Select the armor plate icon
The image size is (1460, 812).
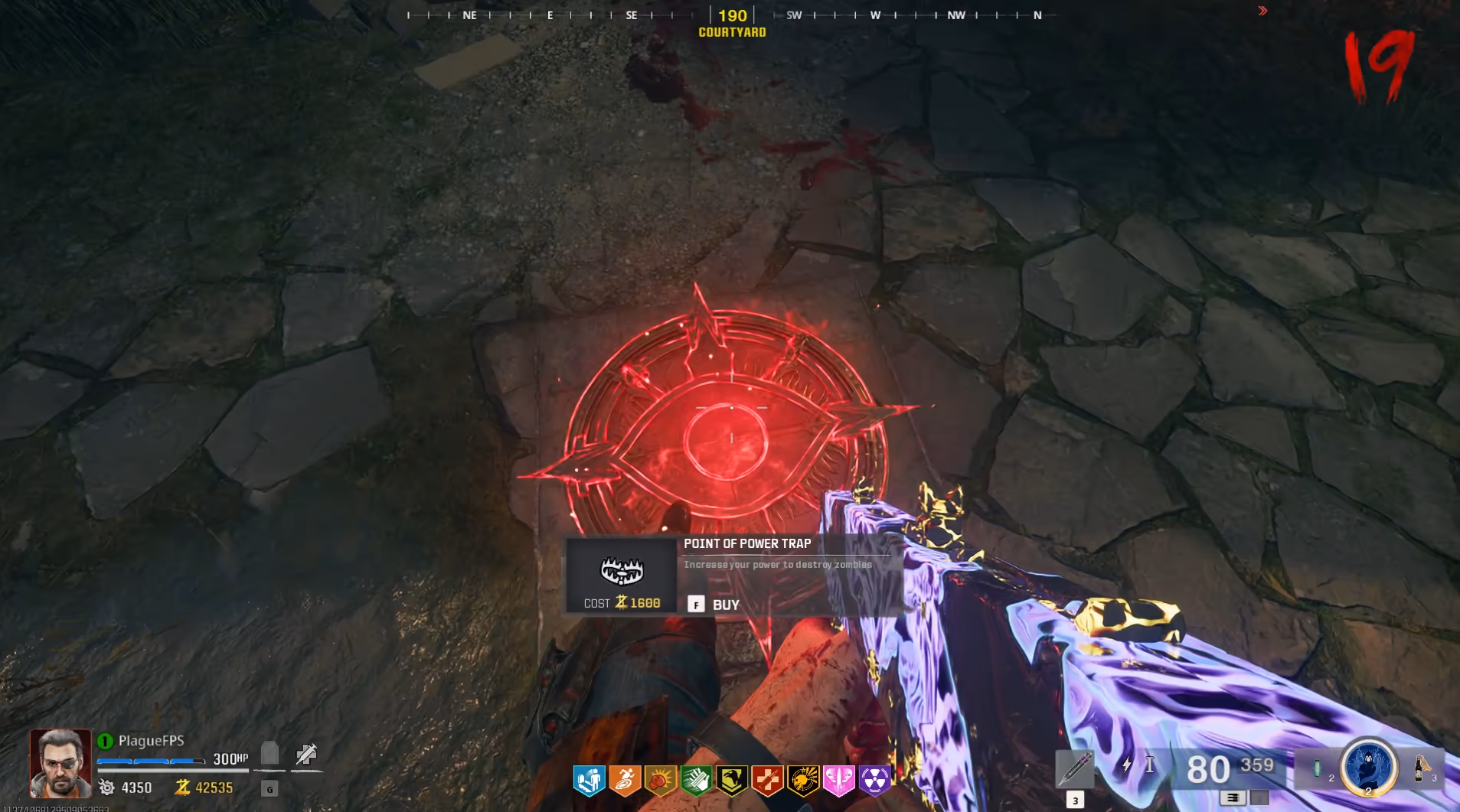(x=269, y=753)
